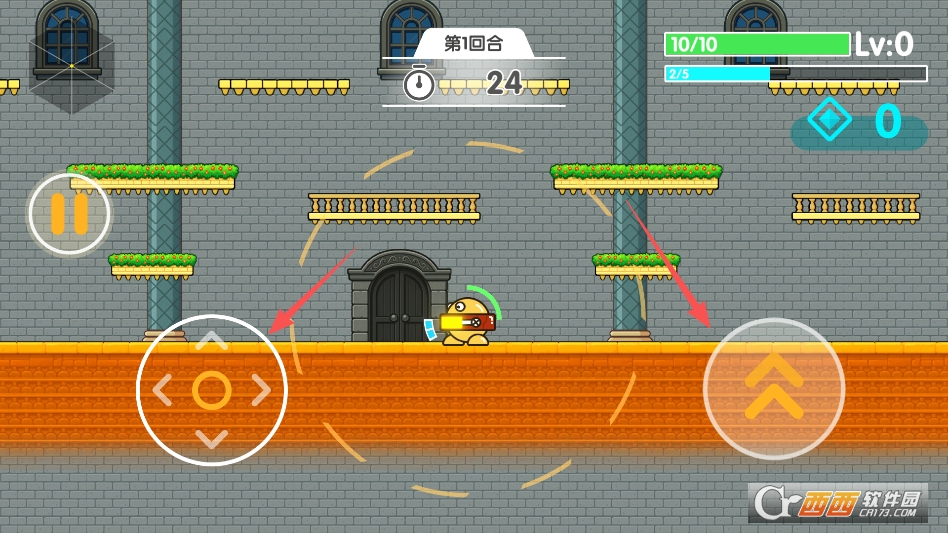
Task: Tap the joystick's right arrow
Action: click(261, 390)
